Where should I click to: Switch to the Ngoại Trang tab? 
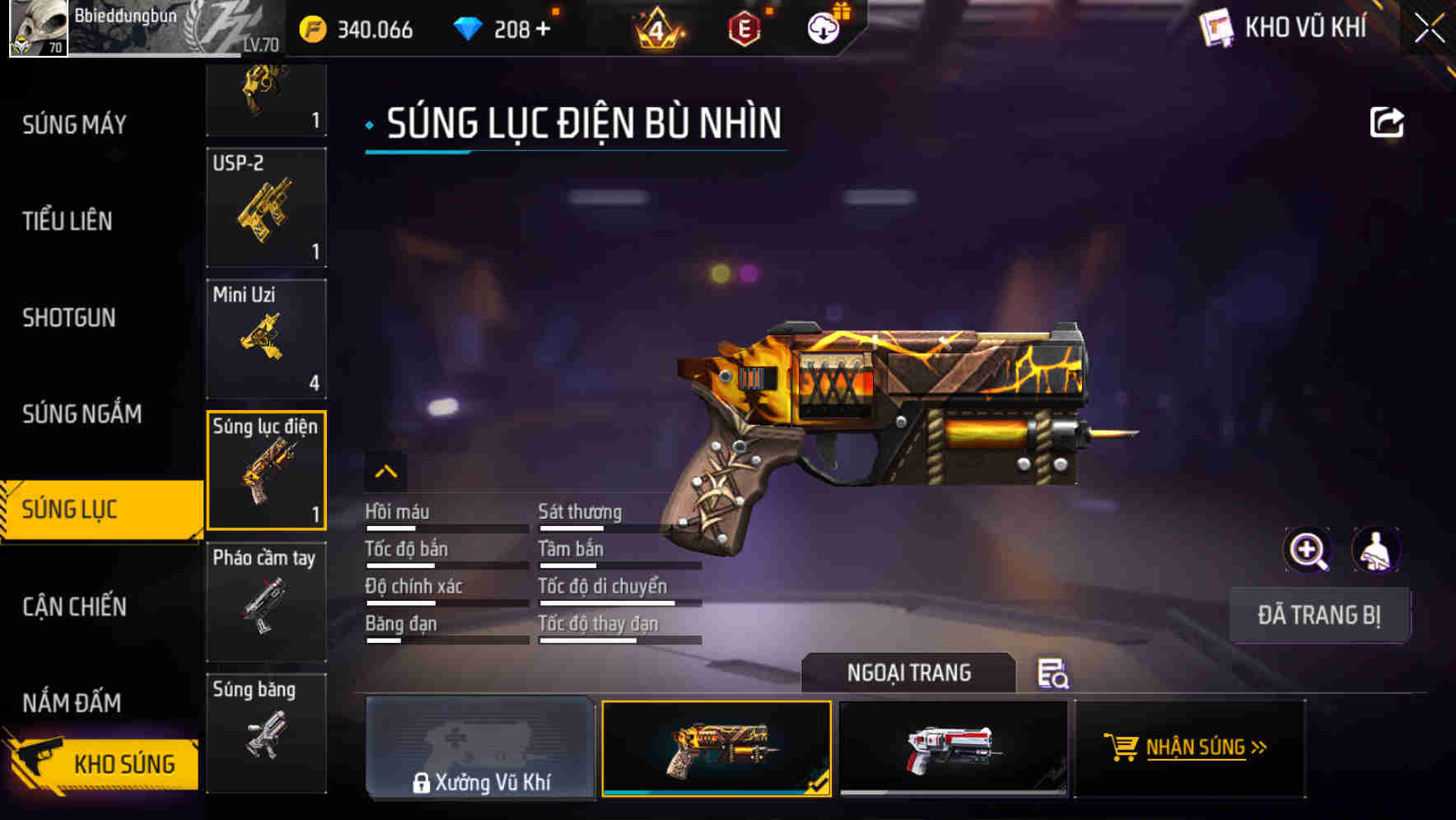point(909,673)
